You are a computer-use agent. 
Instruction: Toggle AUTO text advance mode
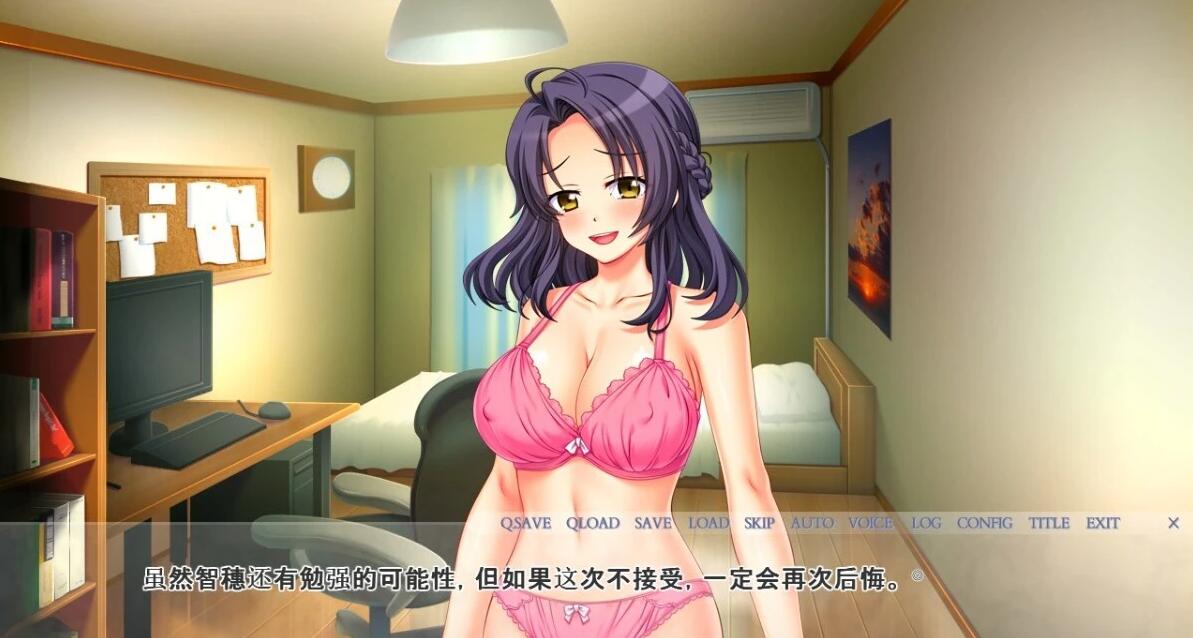pyautogui.click(x=811, y=523)
